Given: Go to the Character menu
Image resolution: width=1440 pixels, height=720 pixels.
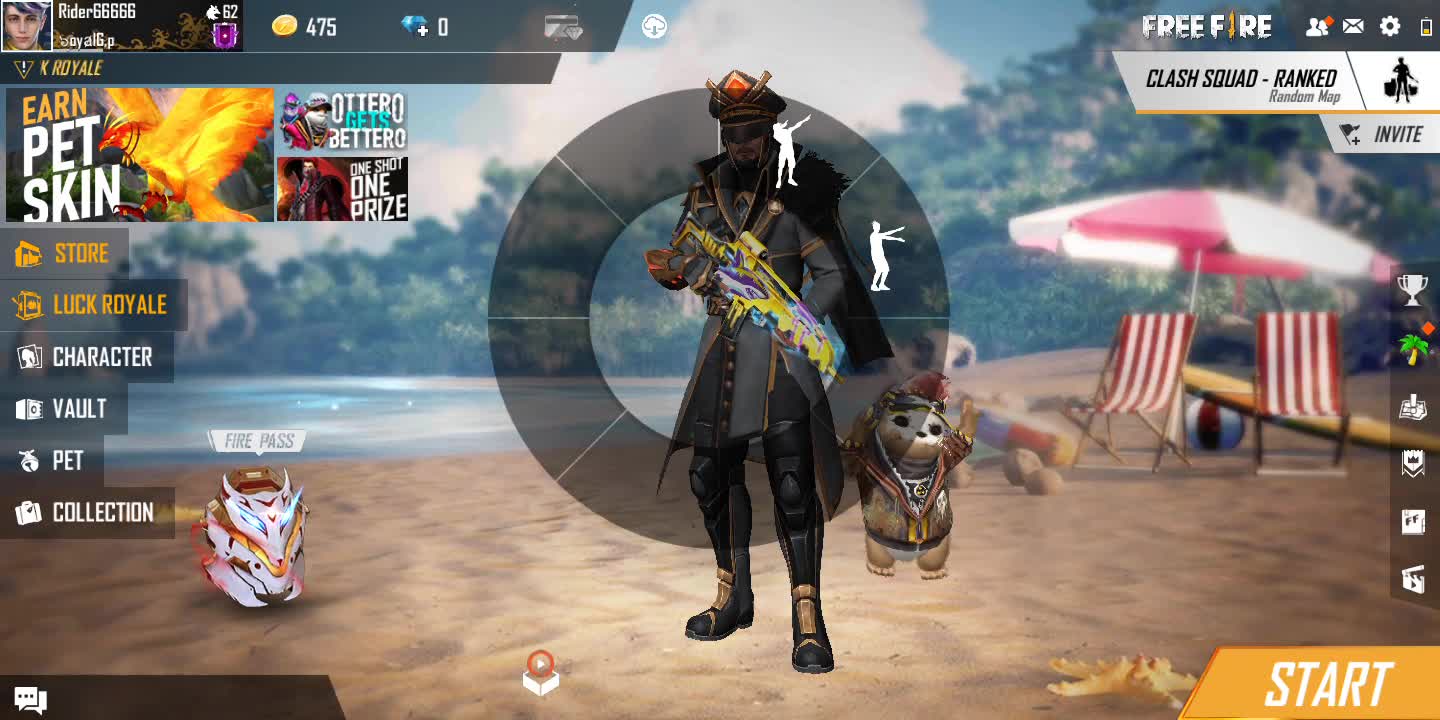Looking at the screenshot, I should pos(86,357).
